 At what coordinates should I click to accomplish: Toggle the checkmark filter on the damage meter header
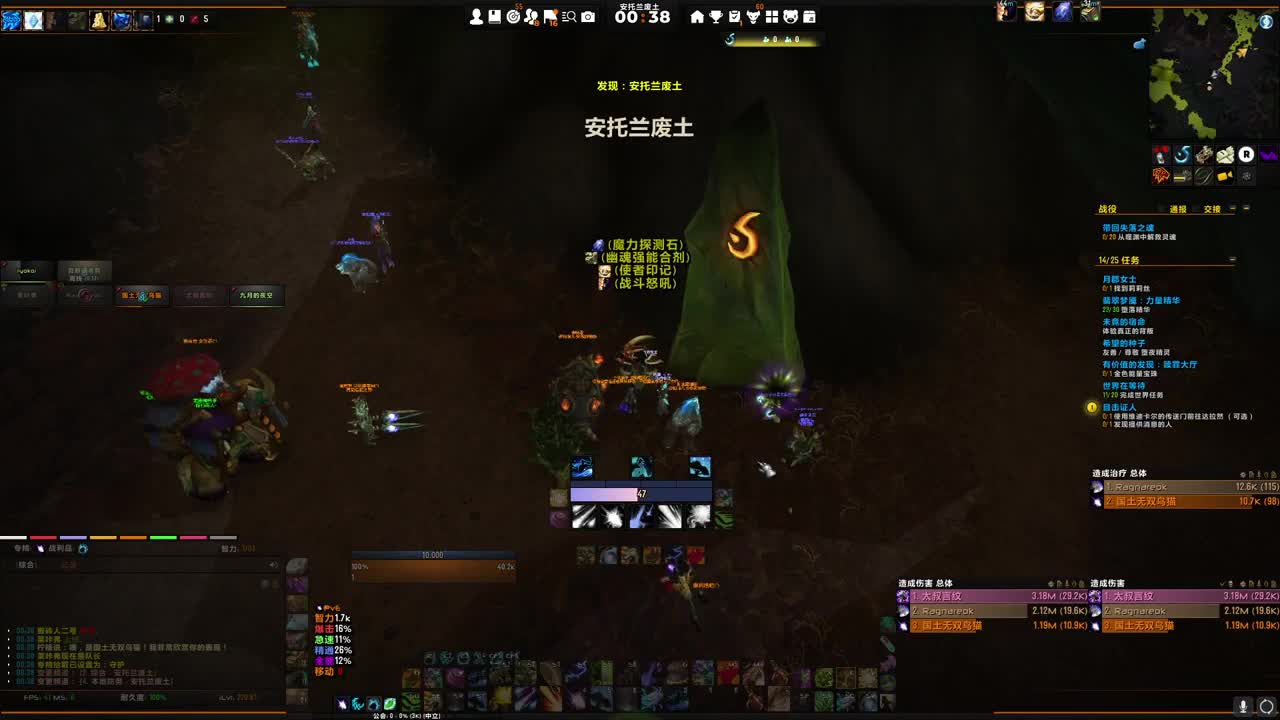1223,583
